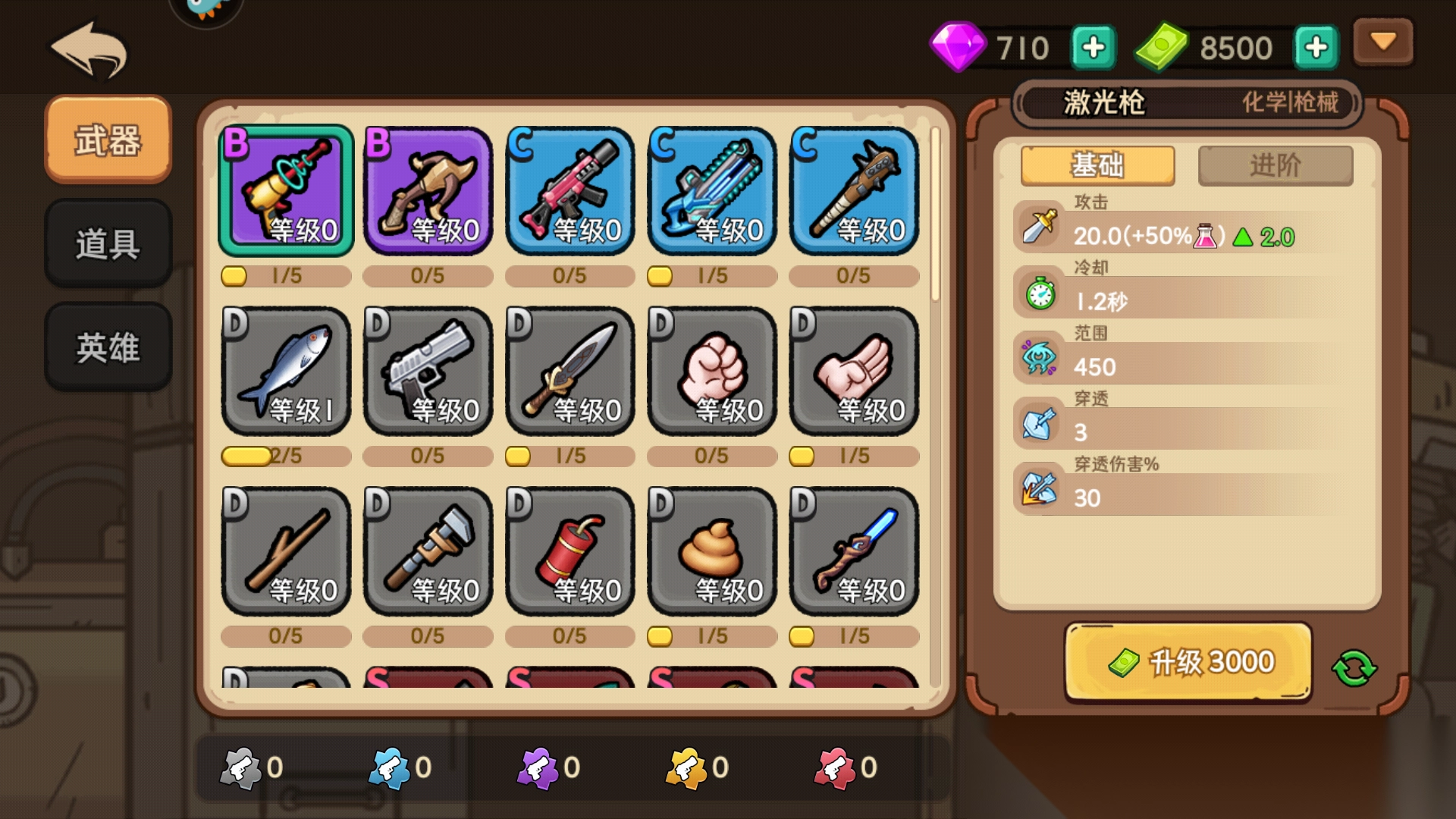Image resolution: width=1456 pixels, height=819 pixels.
Task: Open the 道具 items tab
Action: [x=108, y=243]
